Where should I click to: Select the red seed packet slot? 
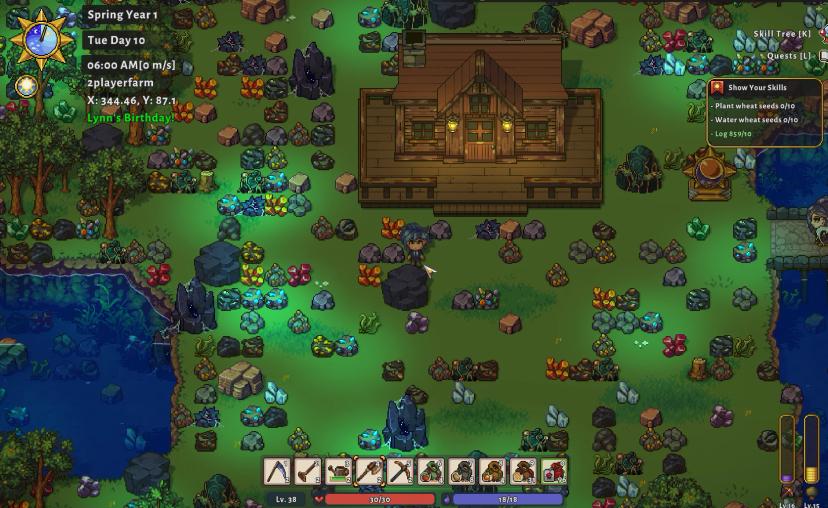pyautogui.click(x=553, y=471)
